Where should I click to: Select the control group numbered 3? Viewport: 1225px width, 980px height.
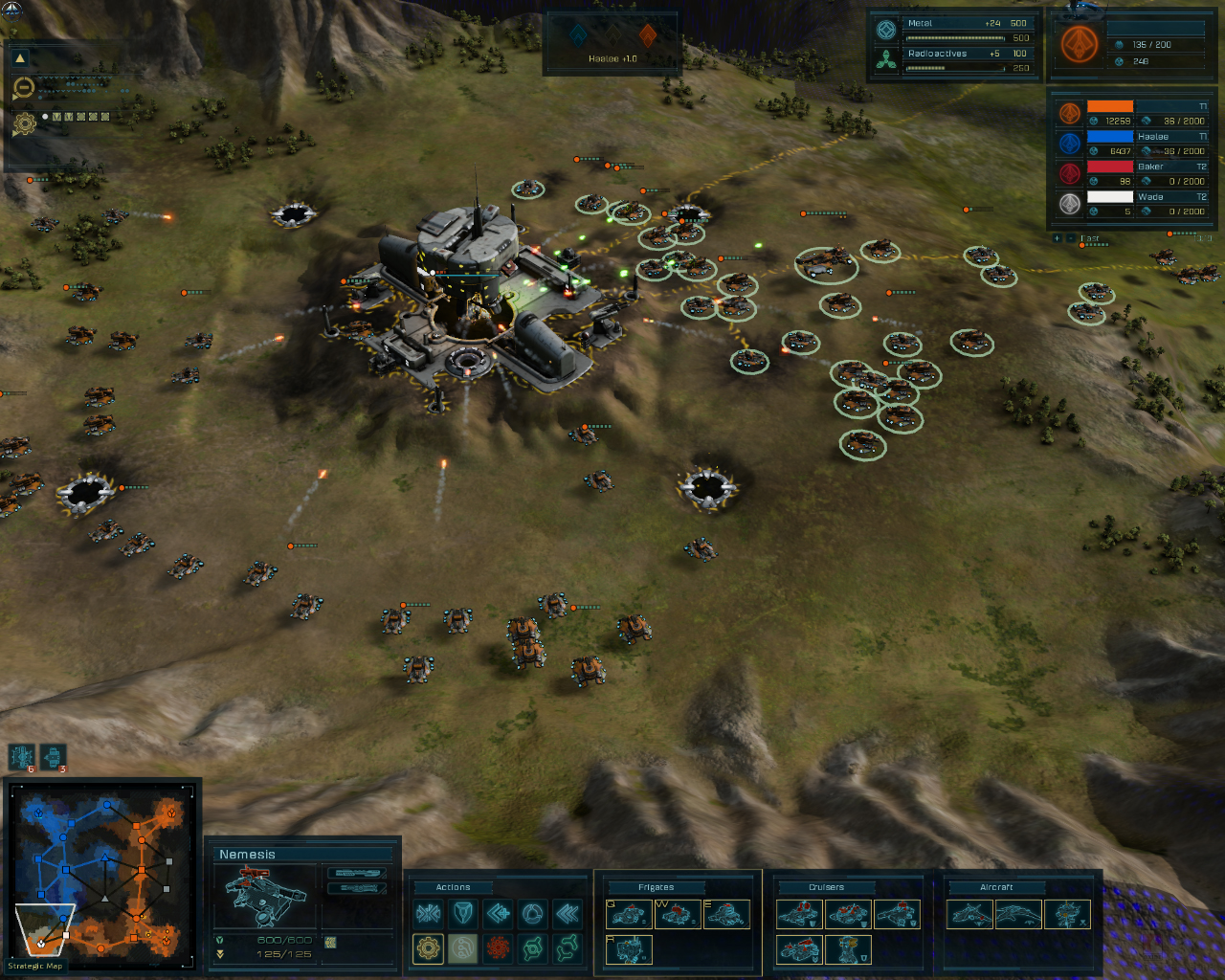click(x=54, y=757)
